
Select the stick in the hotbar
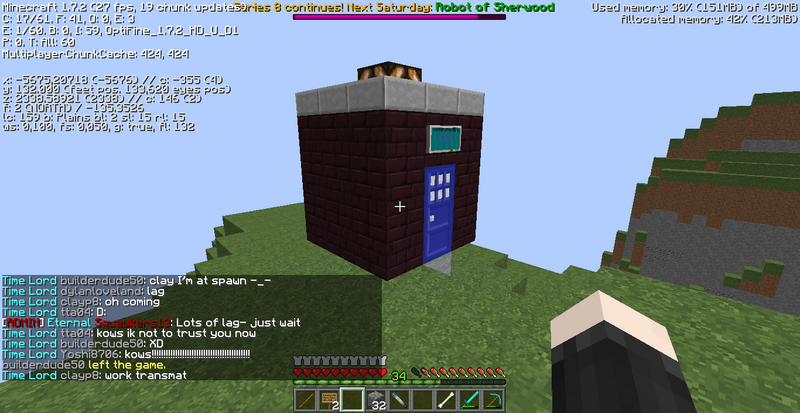306,400
